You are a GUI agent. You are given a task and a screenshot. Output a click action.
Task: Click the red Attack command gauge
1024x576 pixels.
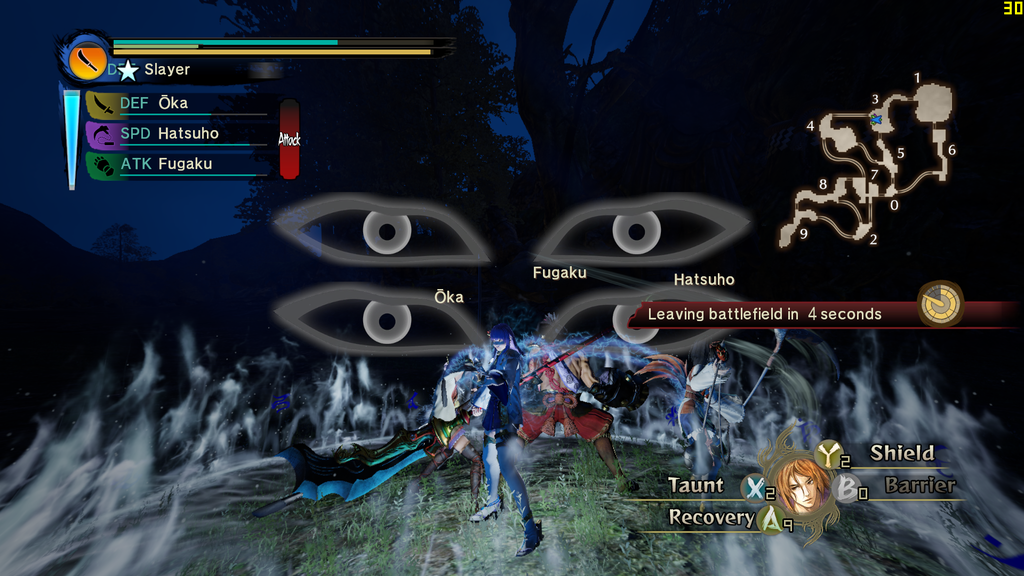click(289, 139)
